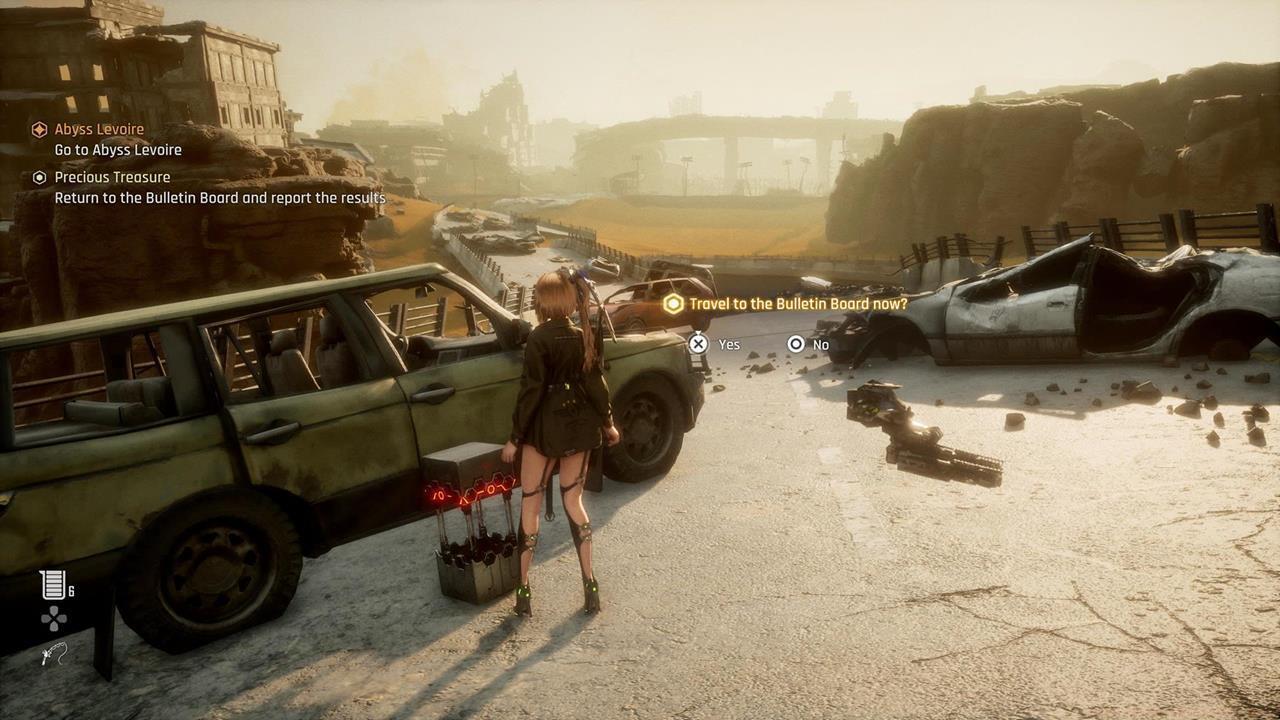The height and width of the screenshot is (720, 1280).
Task: Click the consumable count number 6
Action: (x=69, y=589)
